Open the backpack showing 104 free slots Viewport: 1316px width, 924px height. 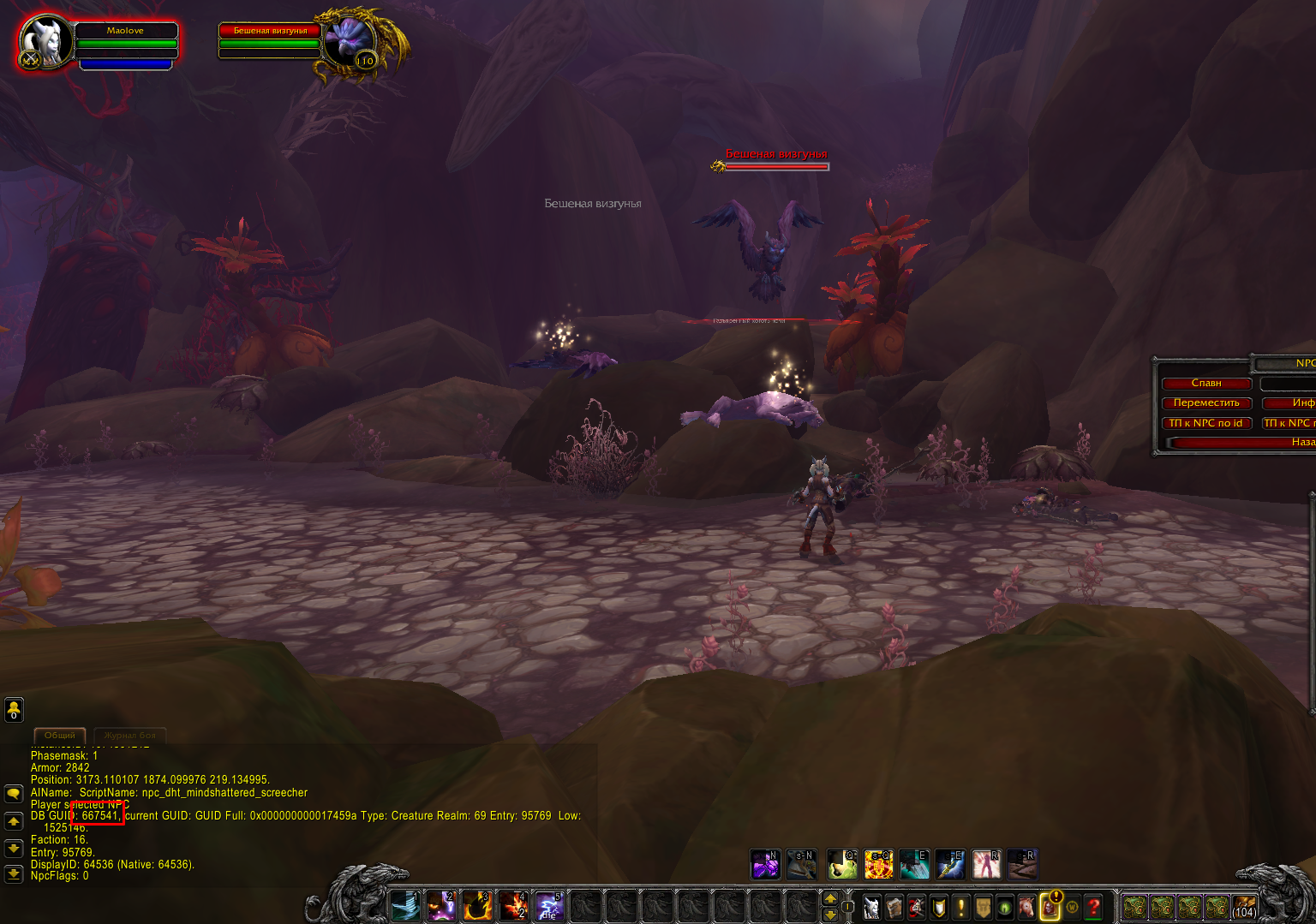(x=1244, y=906)
